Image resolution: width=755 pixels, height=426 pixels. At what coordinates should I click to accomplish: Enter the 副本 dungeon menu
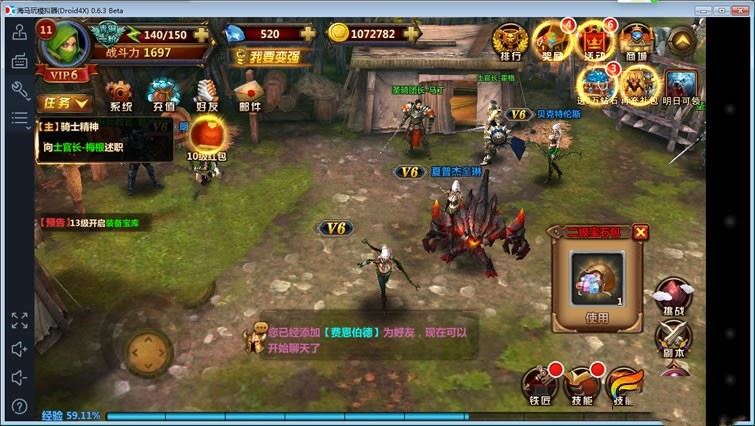click(x=673, y=338)
